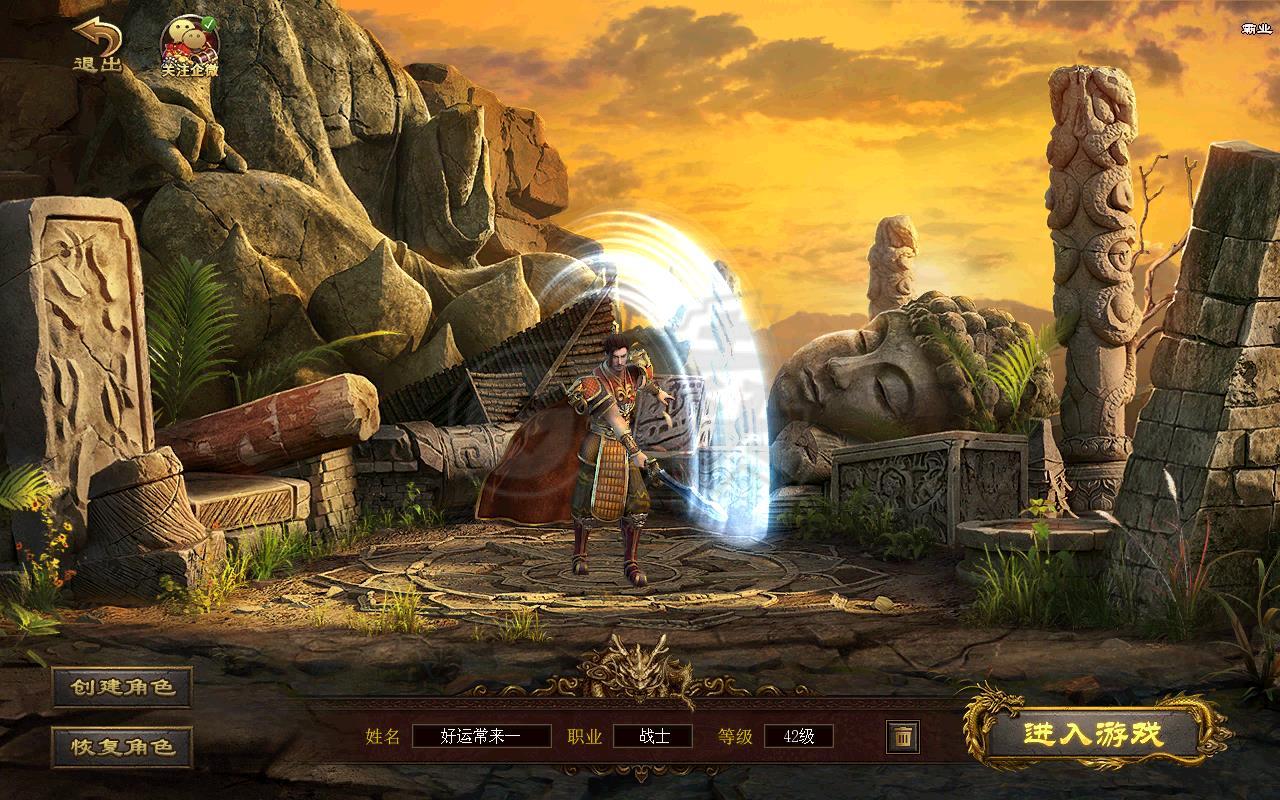Screen dimensions: 1280x800
Task: Delete character with the trash can icon
Action: tap(902, 737)
